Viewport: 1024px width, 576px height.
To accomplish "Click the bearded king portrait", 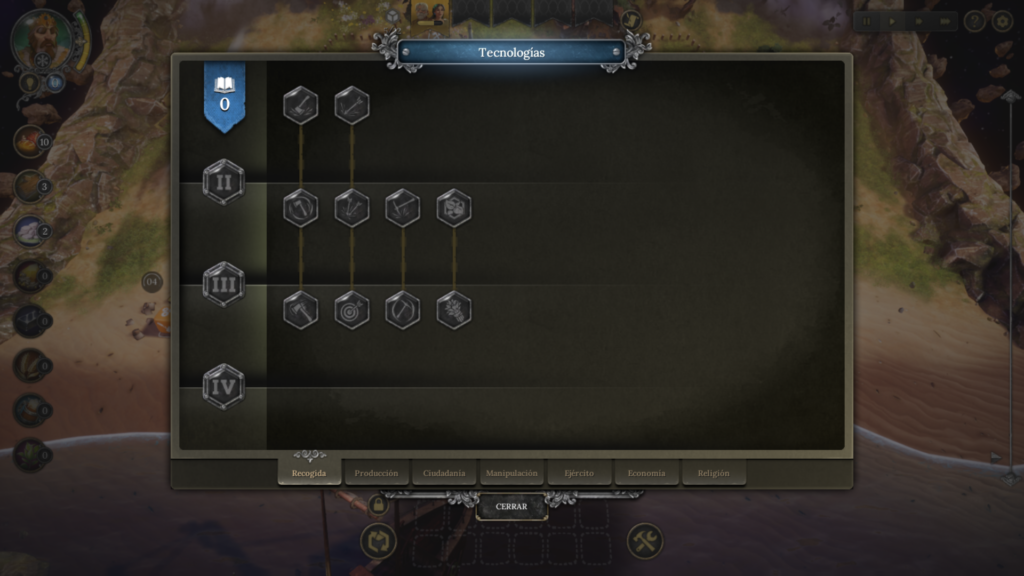I will tap(43, 40).
